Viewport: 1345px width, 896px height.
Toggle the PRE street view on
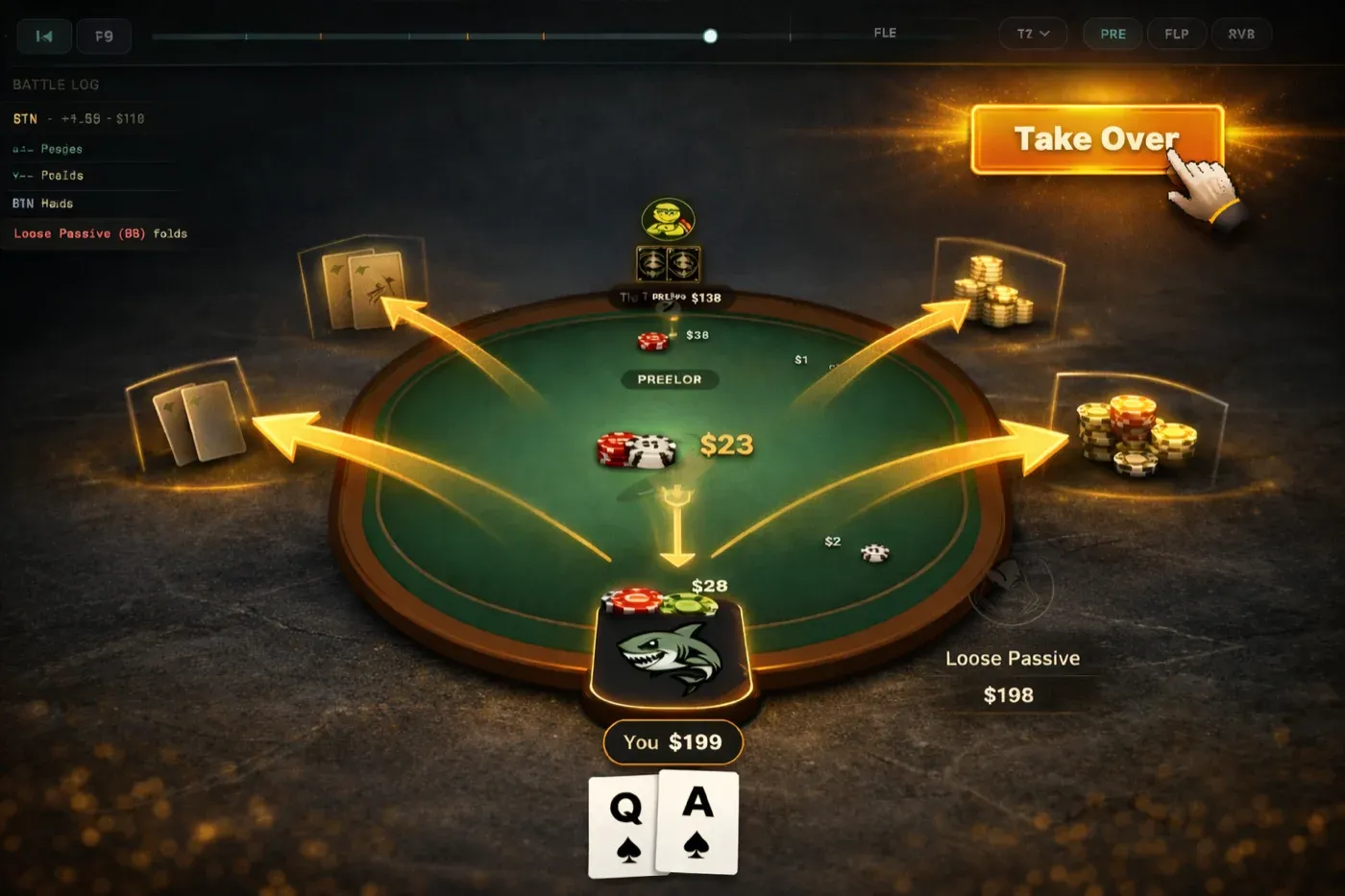coord(1113,34)
